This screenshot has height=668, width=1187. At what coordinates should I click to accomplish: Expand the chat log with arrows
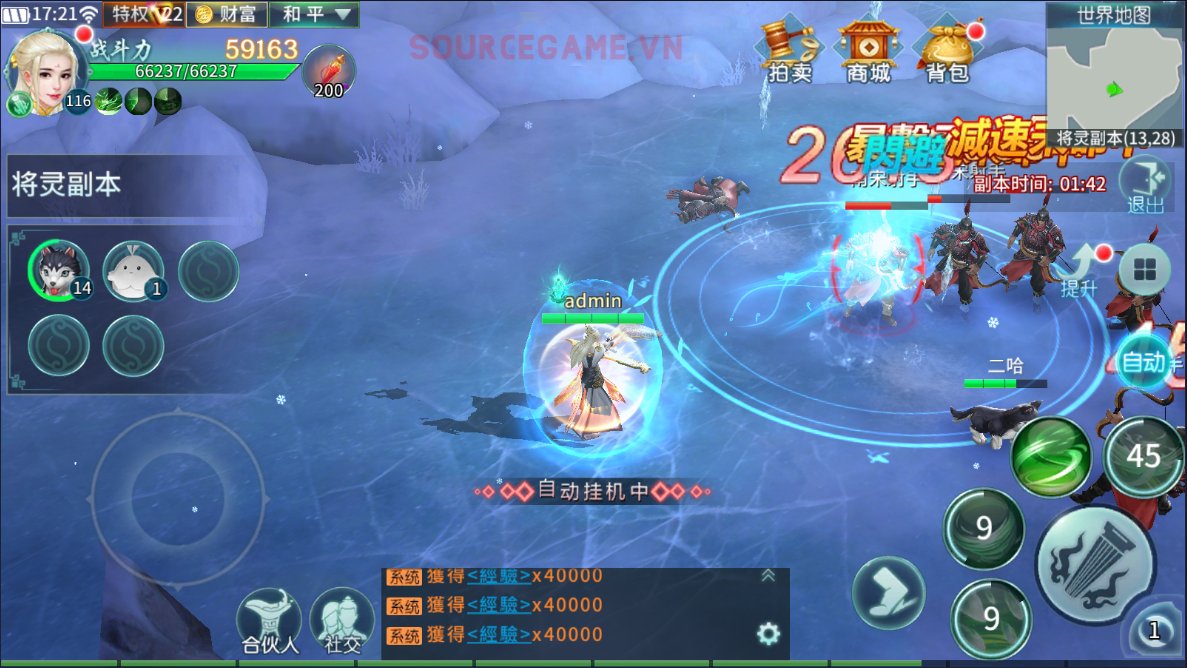[x=768, y=575]
